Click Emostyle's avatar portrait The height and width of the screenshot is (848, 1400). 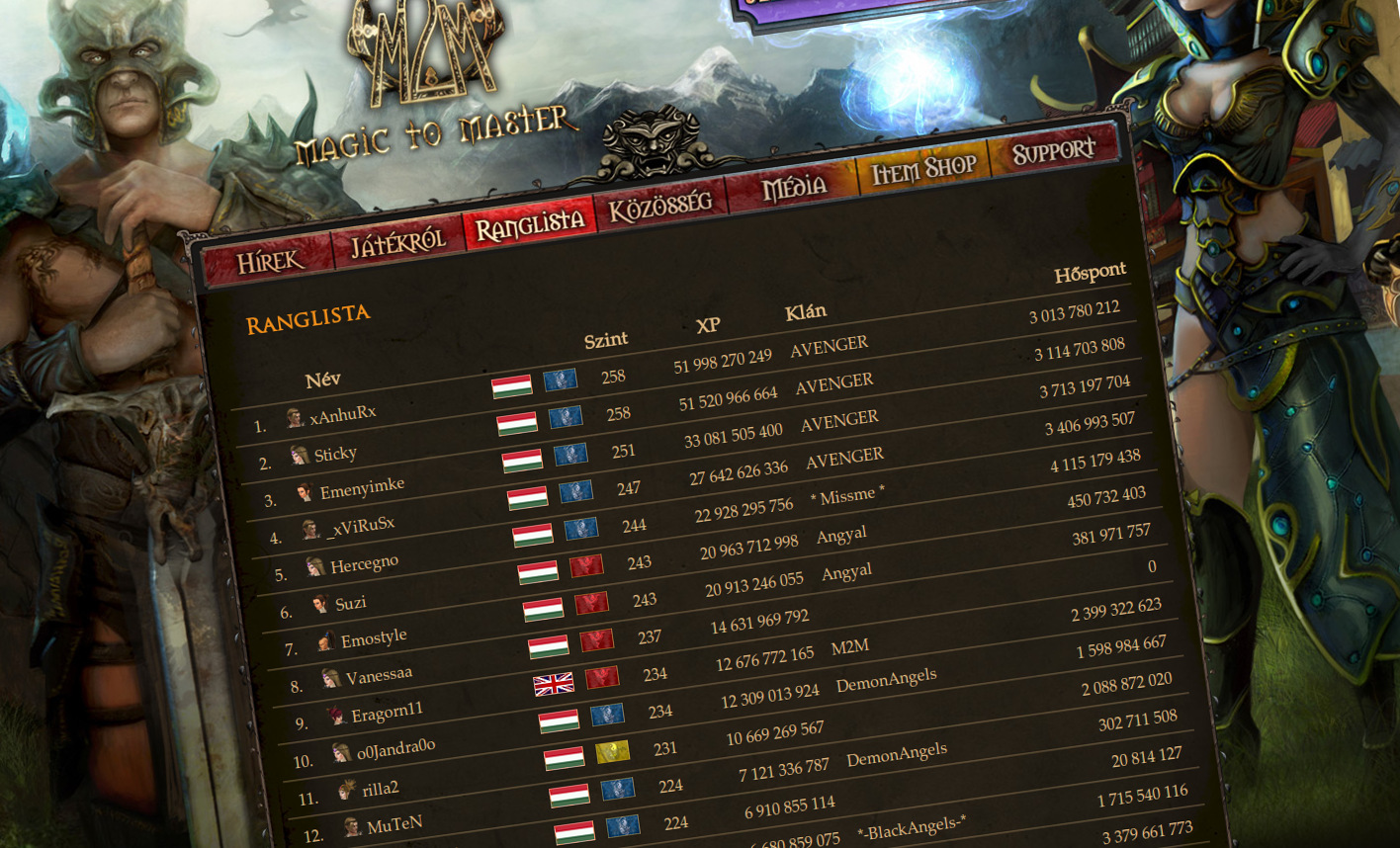tap(326, 642)
